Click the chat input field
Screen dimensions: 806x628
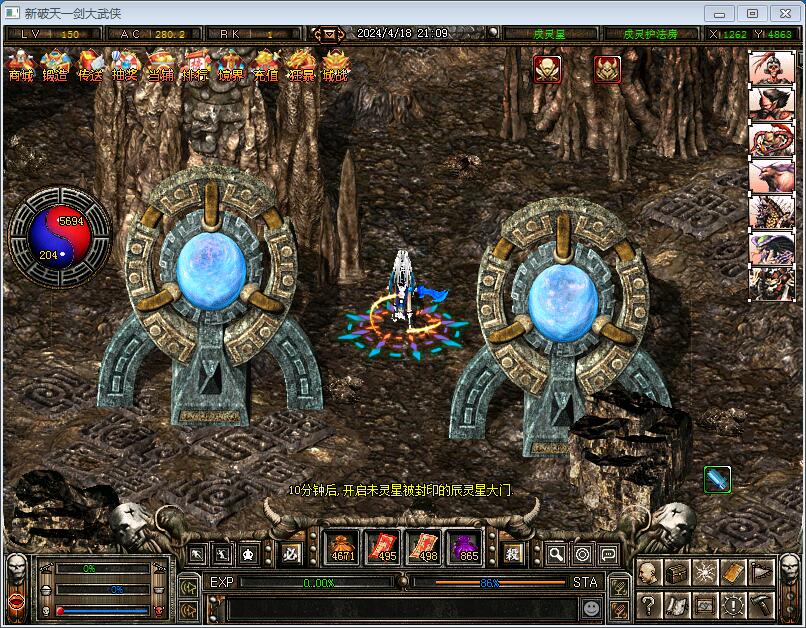tap(400, 607)
